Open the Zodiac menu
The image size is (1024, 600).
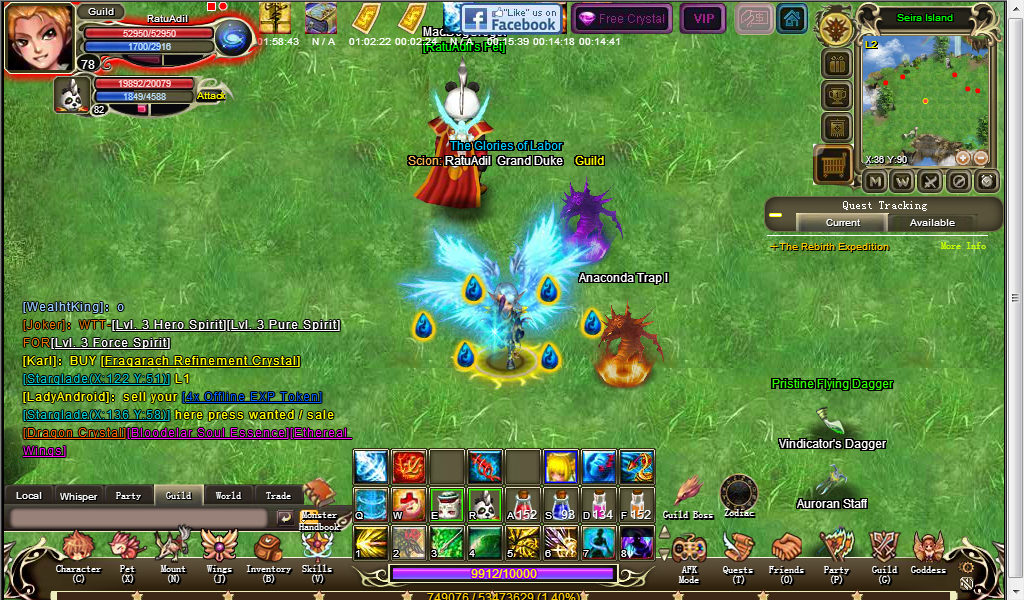(738, 493)
